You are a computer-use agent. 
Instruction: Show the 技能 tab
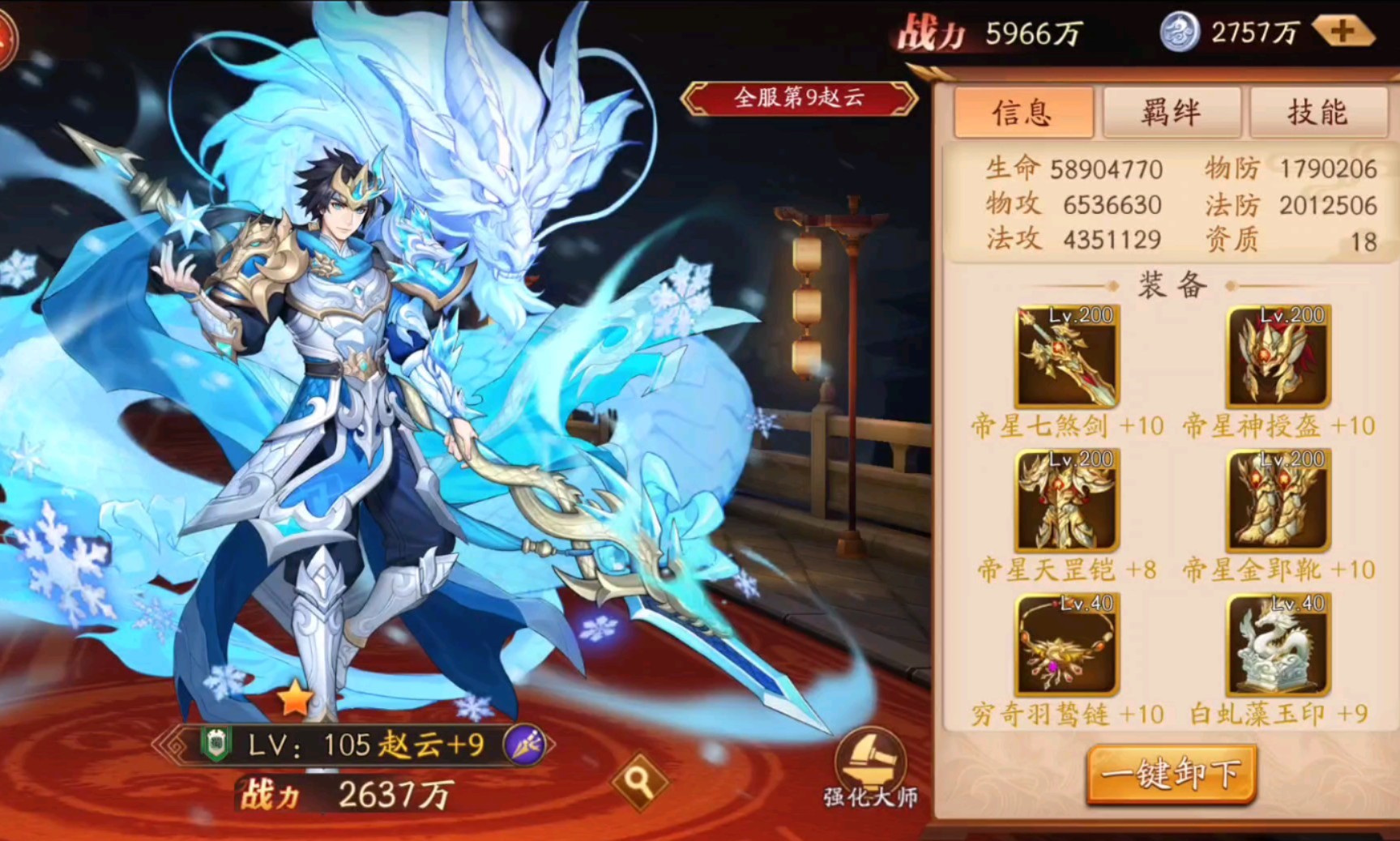tap(1317, 113)
